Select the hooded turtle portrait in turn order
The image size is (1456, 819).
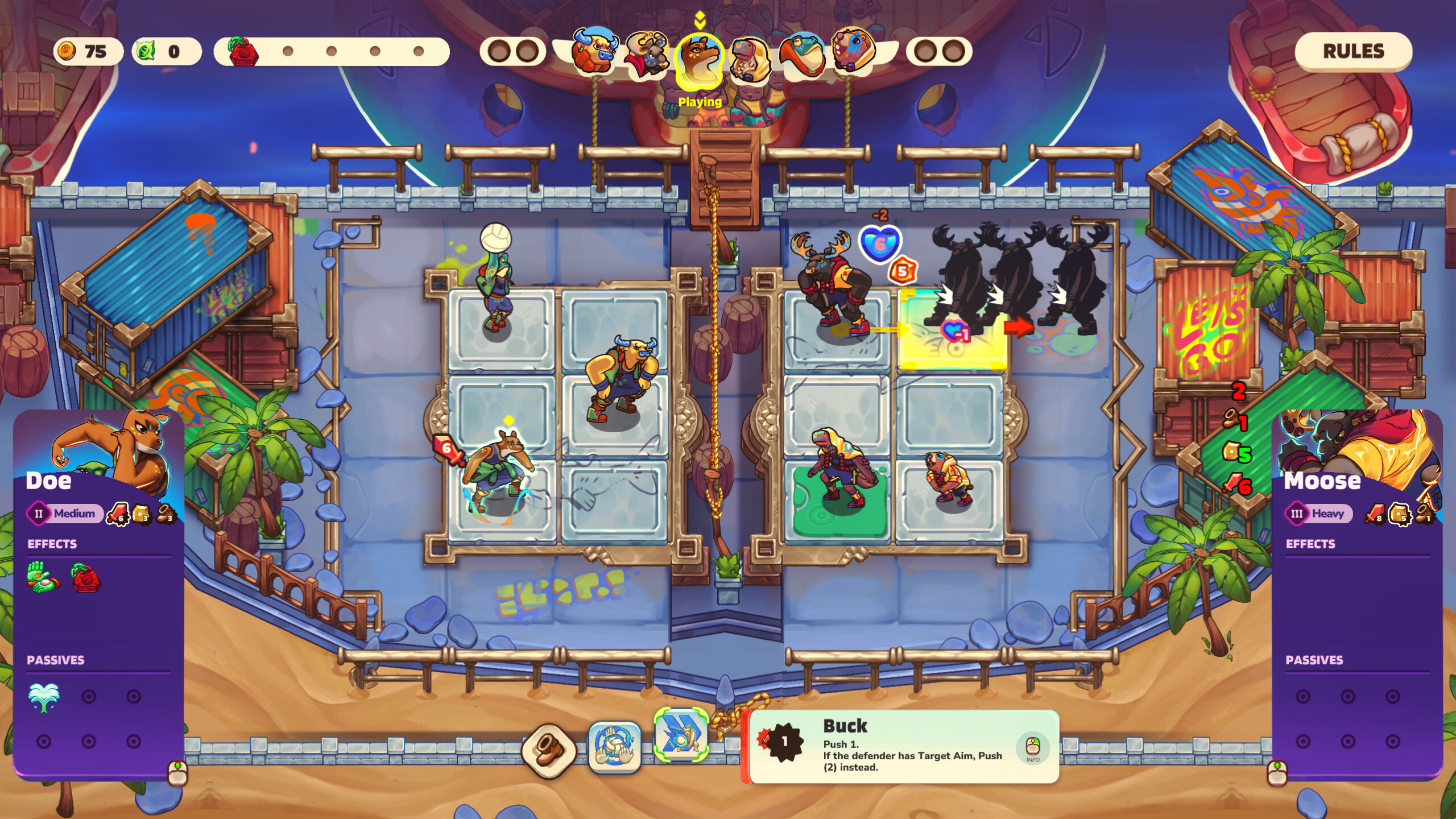[x=750, y=58]
